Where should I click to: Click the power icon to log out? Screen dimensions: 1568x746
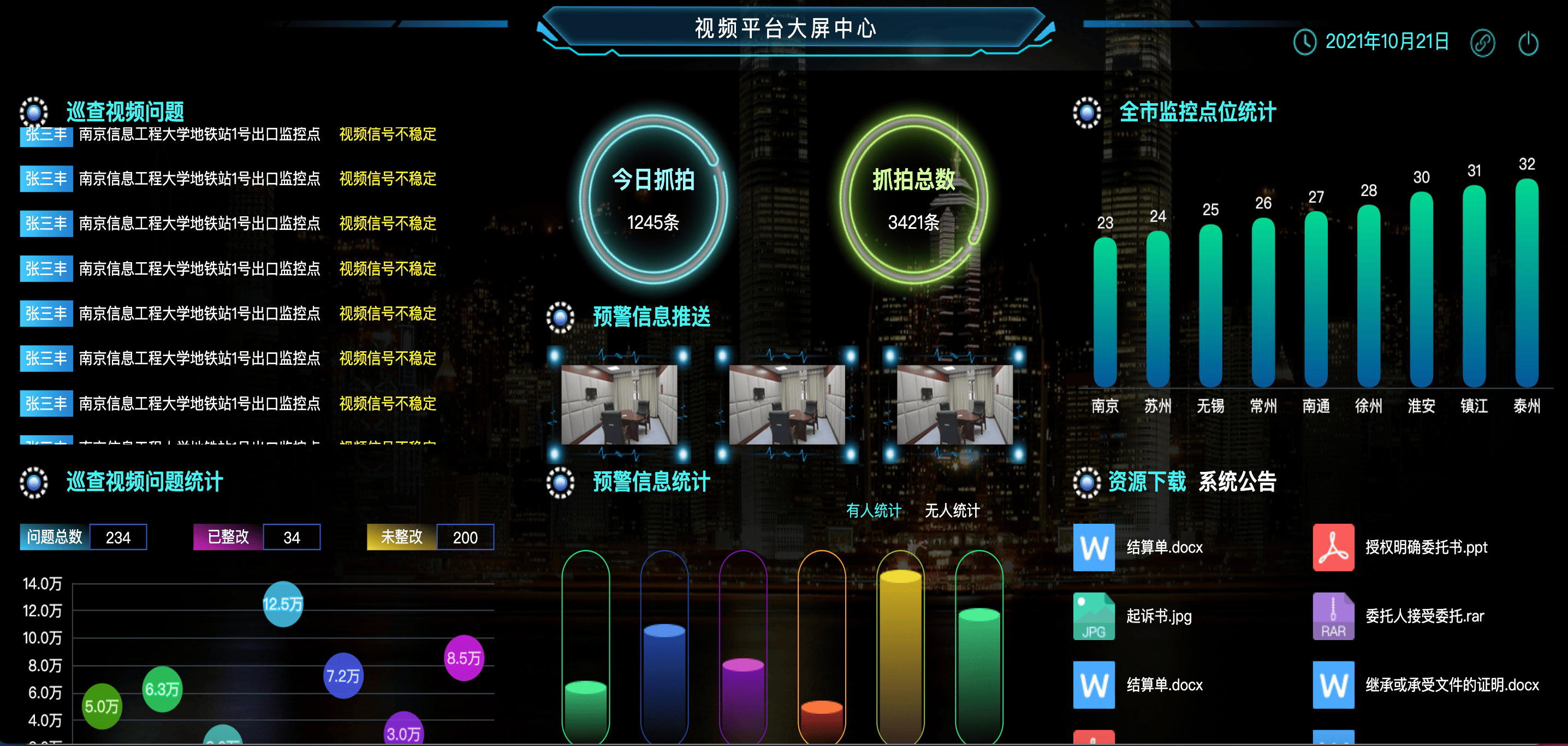1528,43
